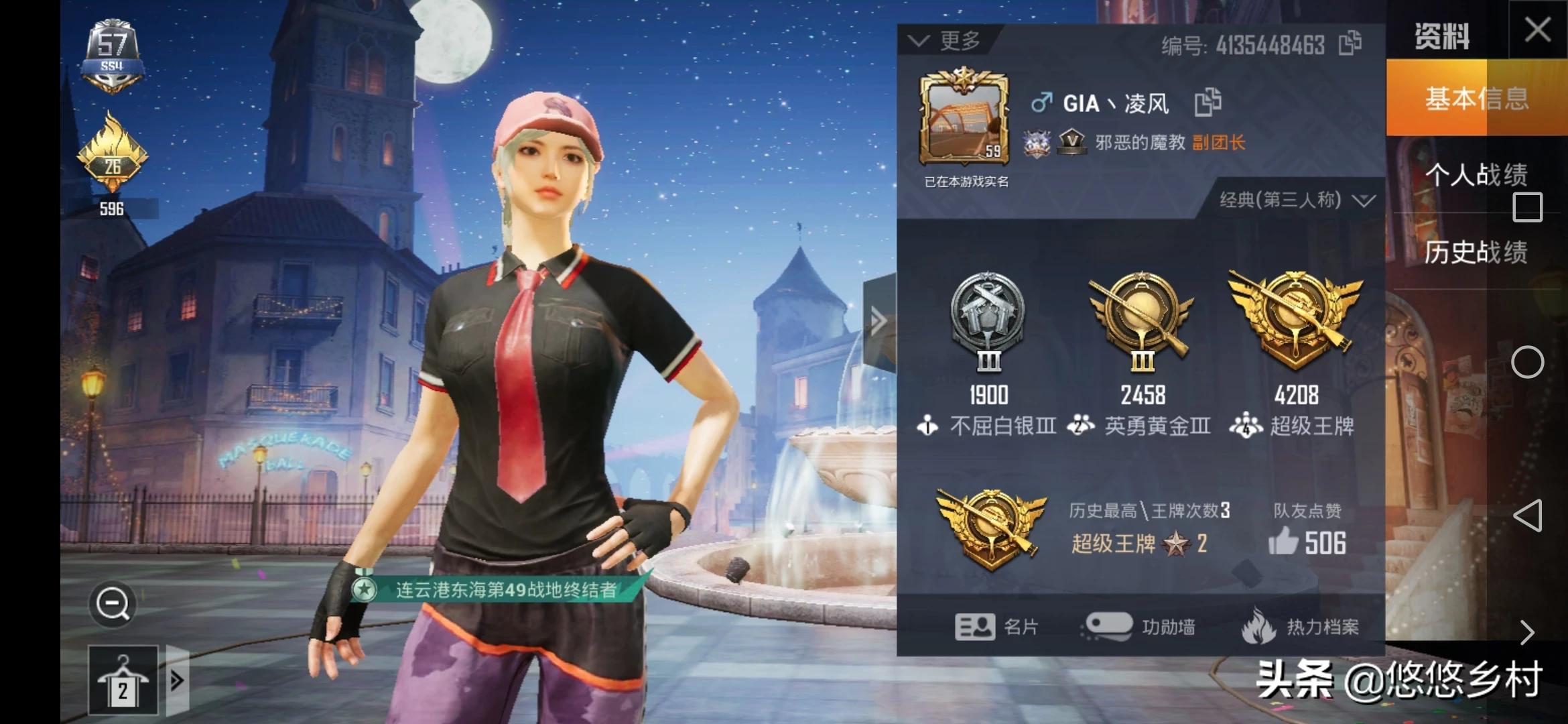The image size is (1568, 724).
Task: Open the 个人战绩 tab
Action: (x=1476, y=175)
